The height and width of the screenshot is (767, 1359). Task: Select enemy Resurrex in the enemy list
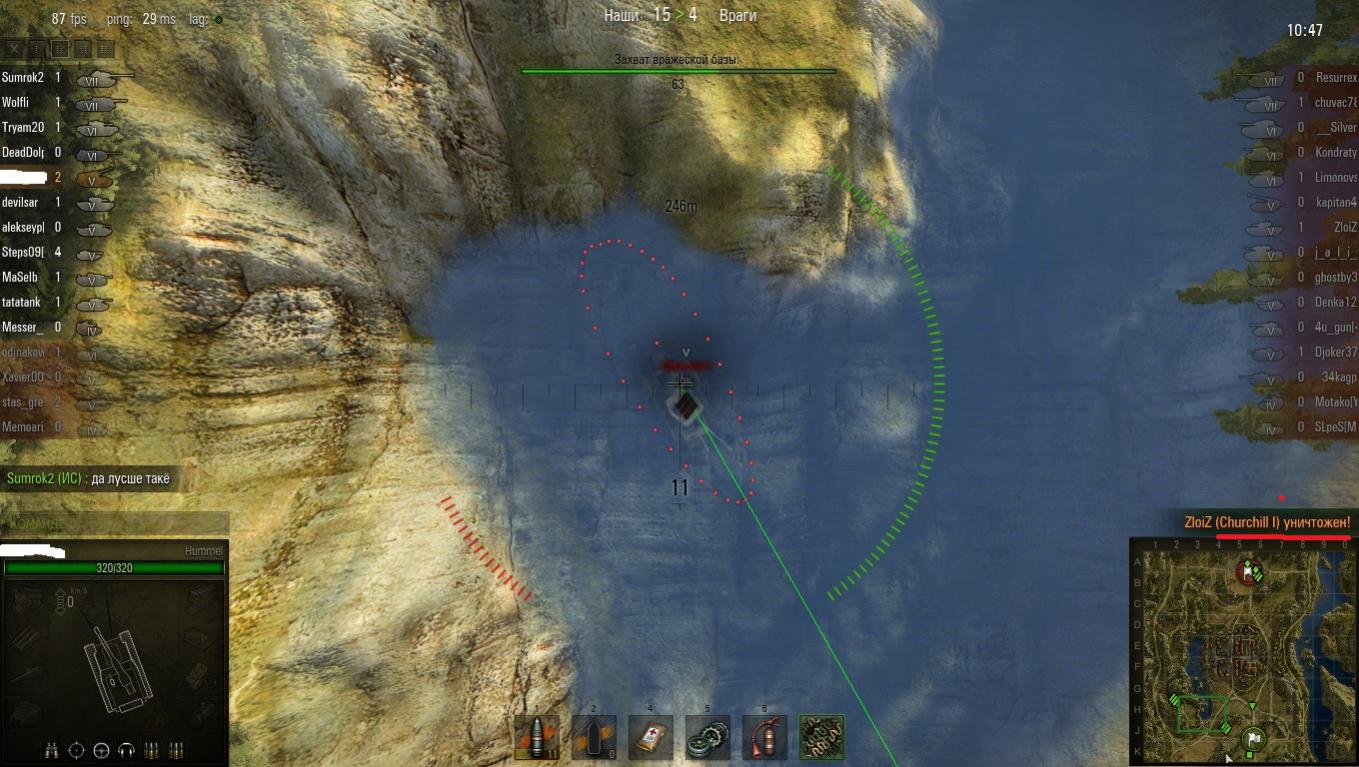click(x=1336, y=77)
